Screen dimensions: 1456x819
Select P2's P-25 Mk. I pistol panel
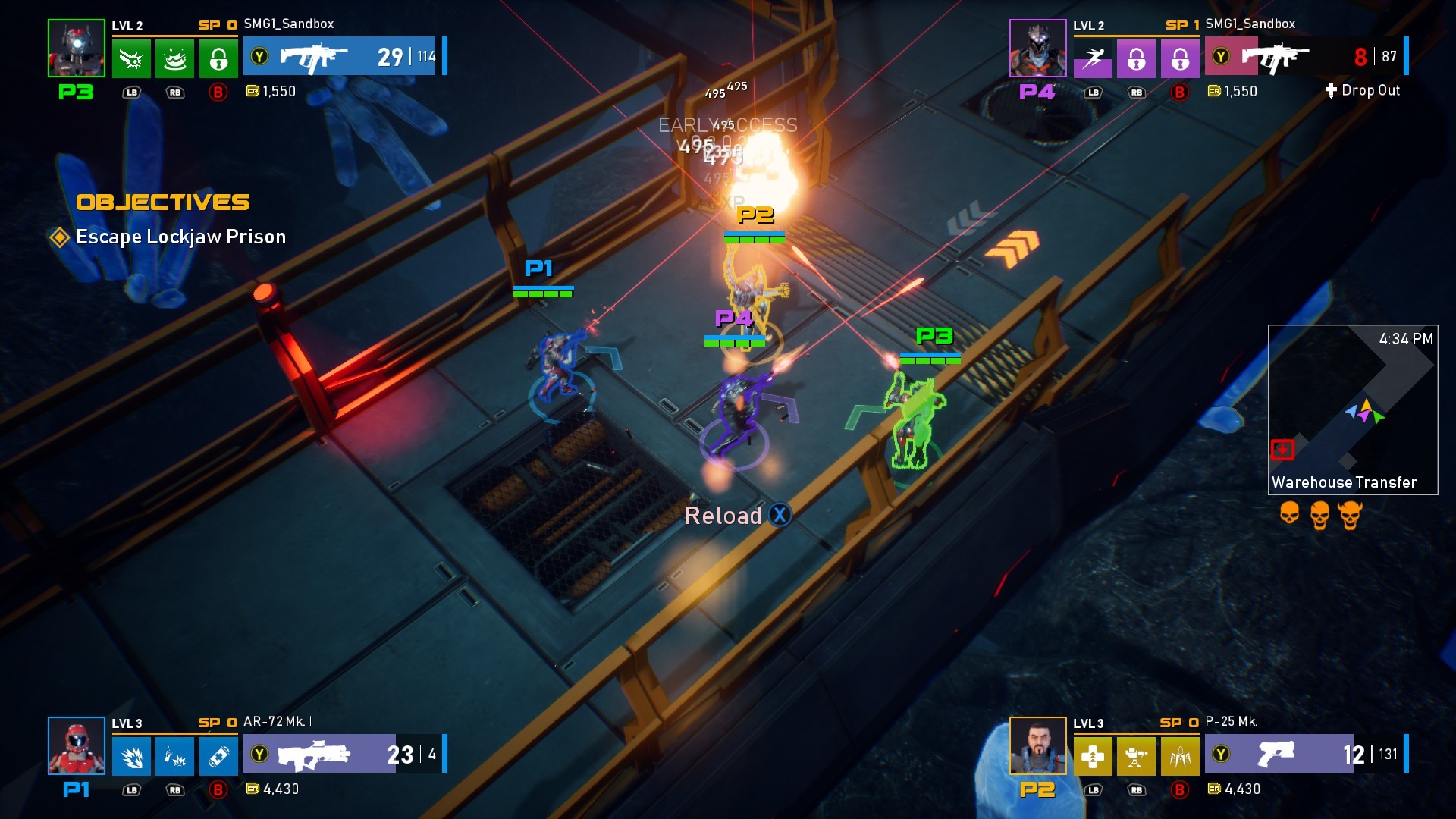(x=1304, y=754)
